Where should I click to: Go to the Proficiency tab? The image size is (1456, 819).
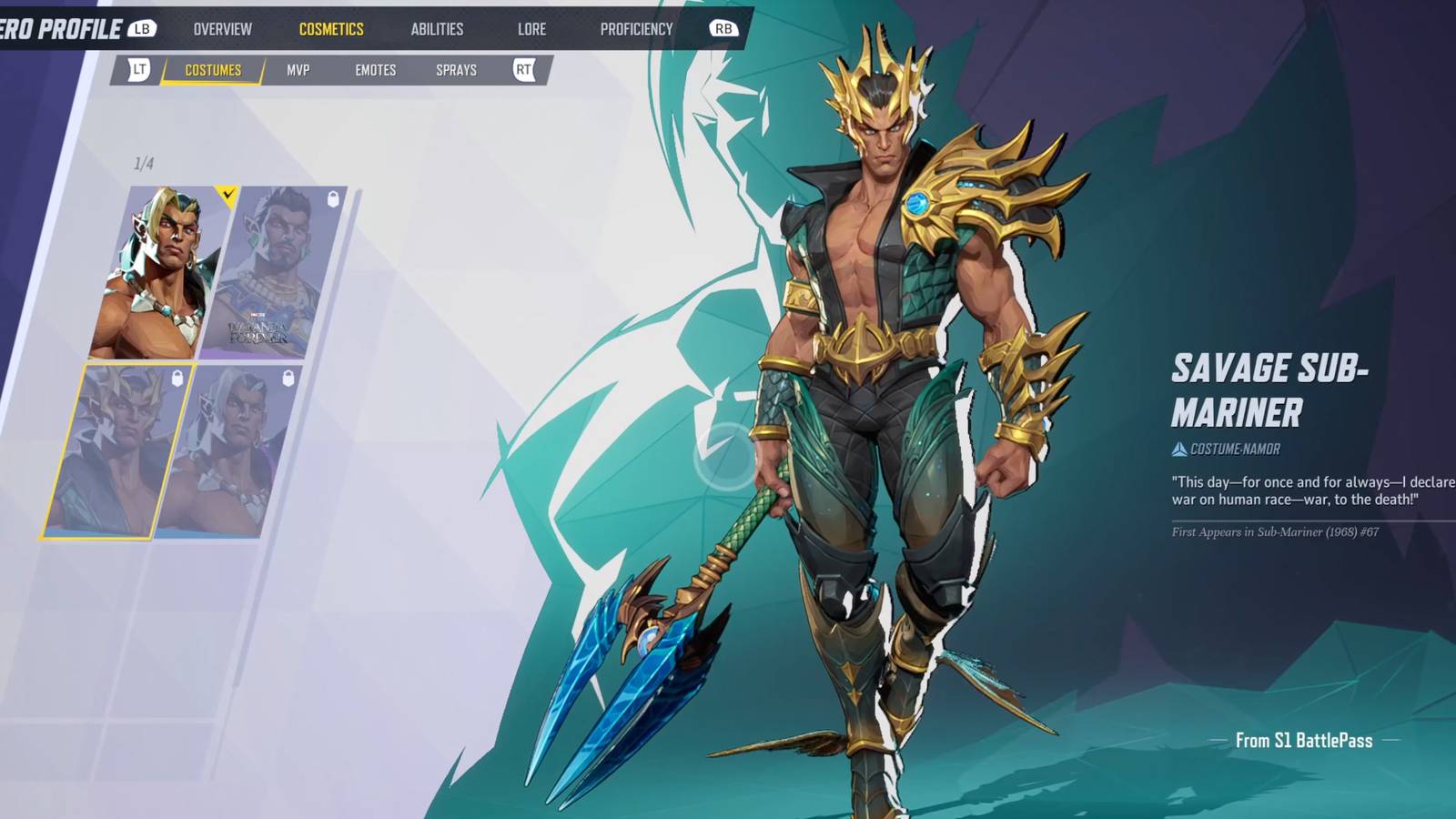point(636,29)
